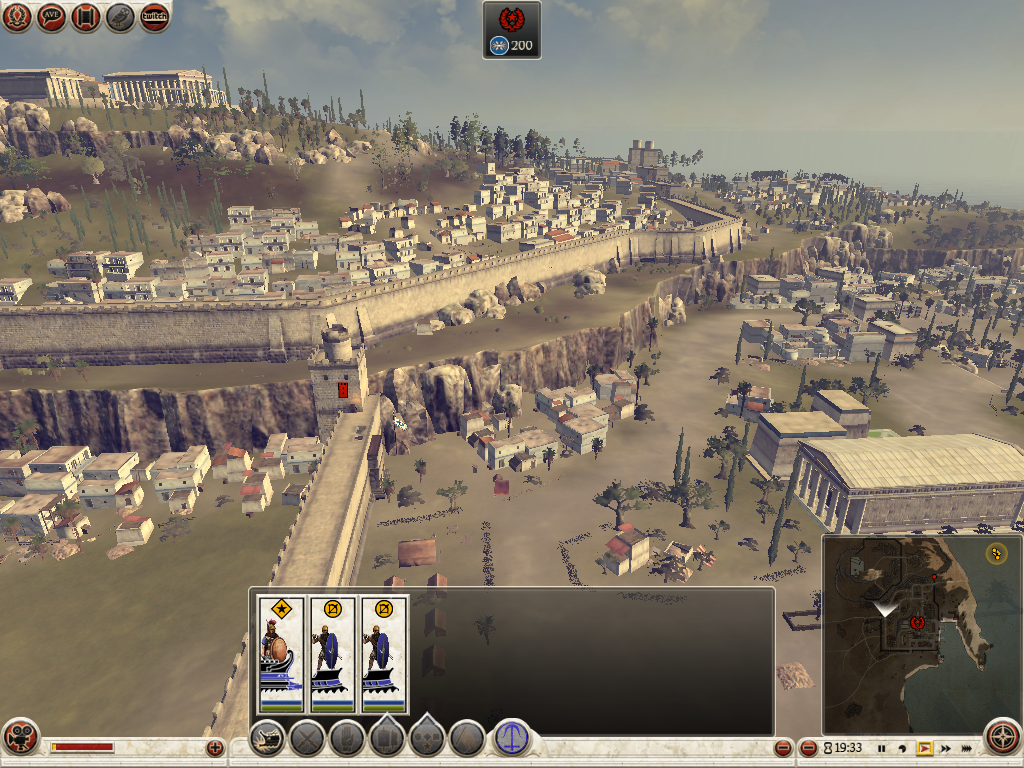Click the yellow footprints icon on minimap
The width and height of the screenshot is (1024, 768).
pos(996,552)
